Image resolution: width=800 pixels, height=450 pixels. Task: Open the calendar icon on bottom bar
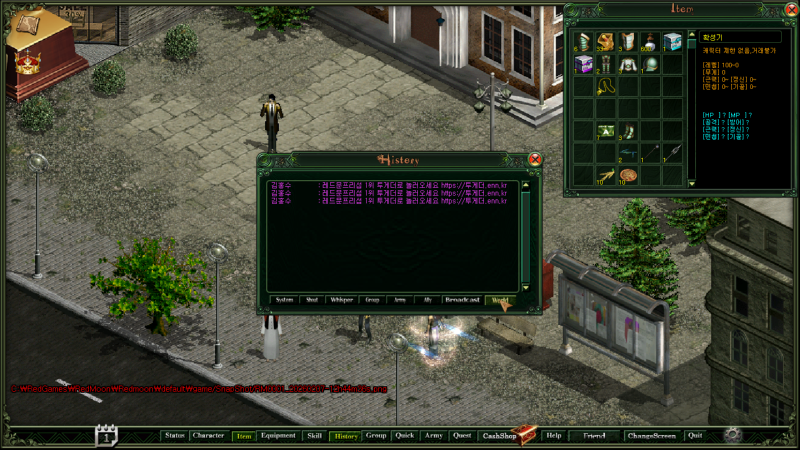[107, 435]
